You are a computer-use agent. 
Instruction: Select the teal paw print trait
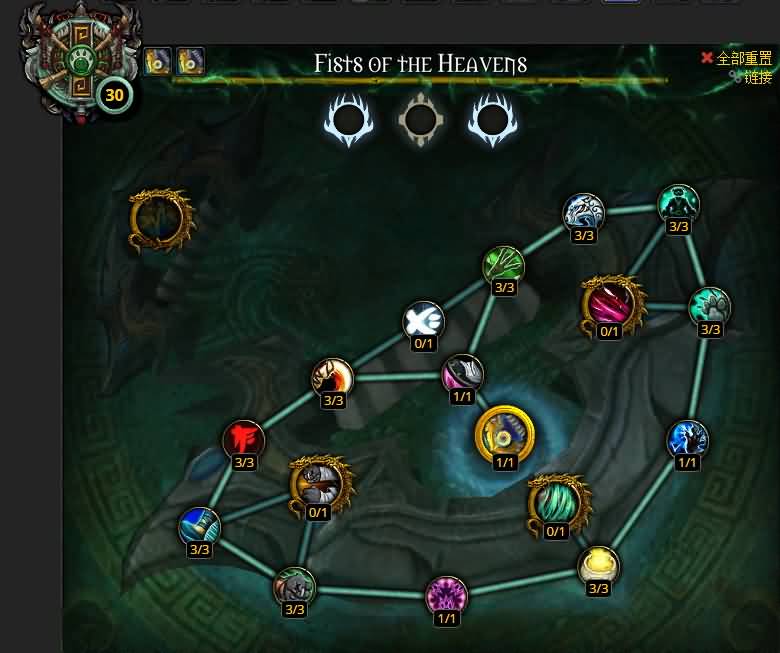(710, 307)
